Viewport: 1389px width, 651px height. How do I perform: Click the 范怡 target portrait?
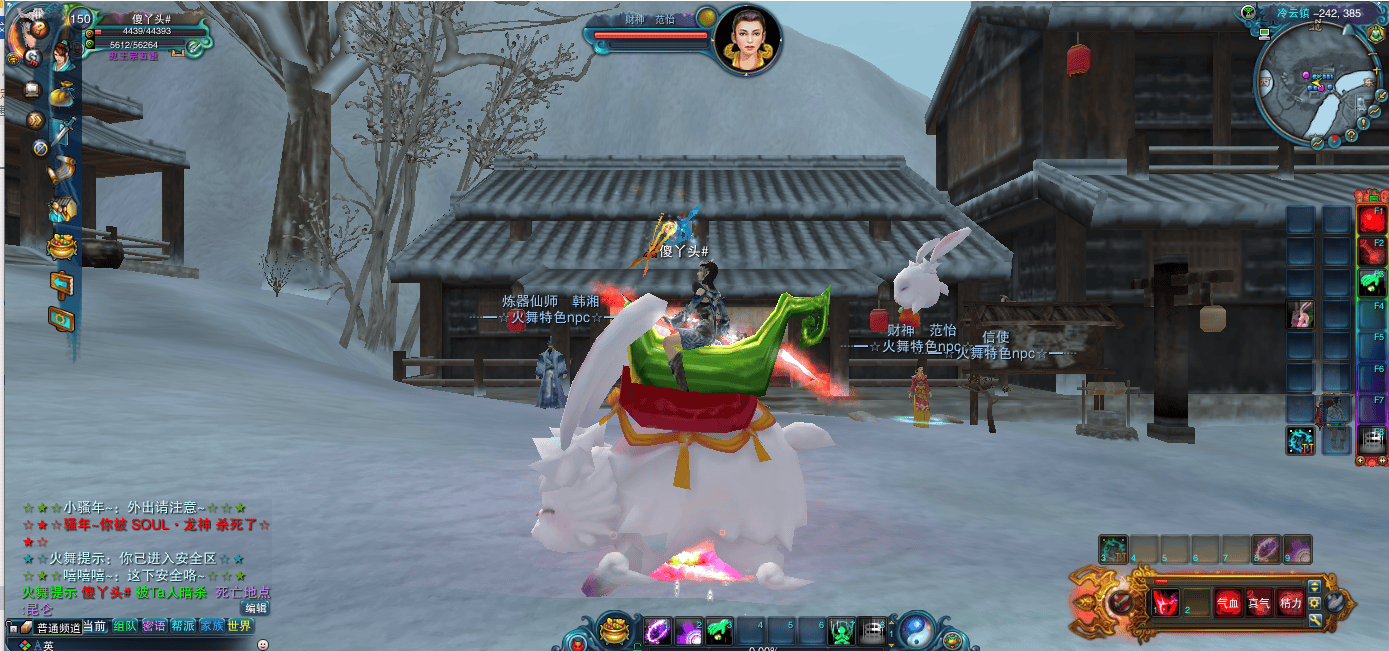[744, 38]
